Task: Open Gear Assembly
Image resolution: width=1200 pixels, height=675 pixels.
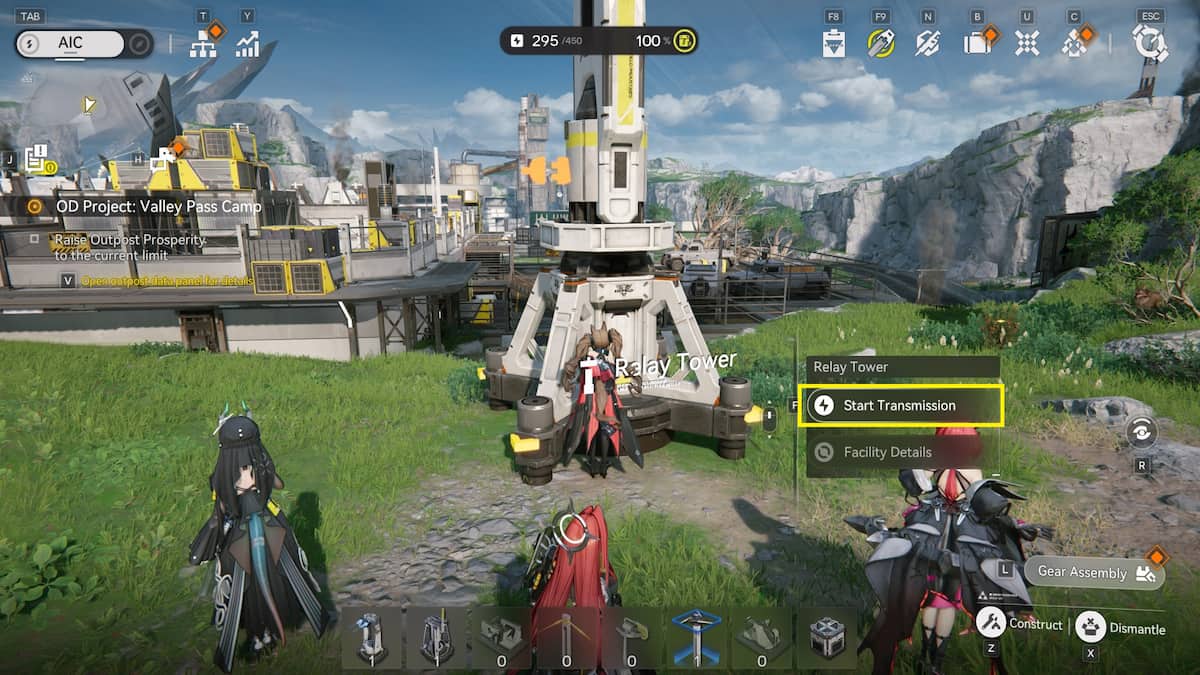Action: tap(1094, 572)
